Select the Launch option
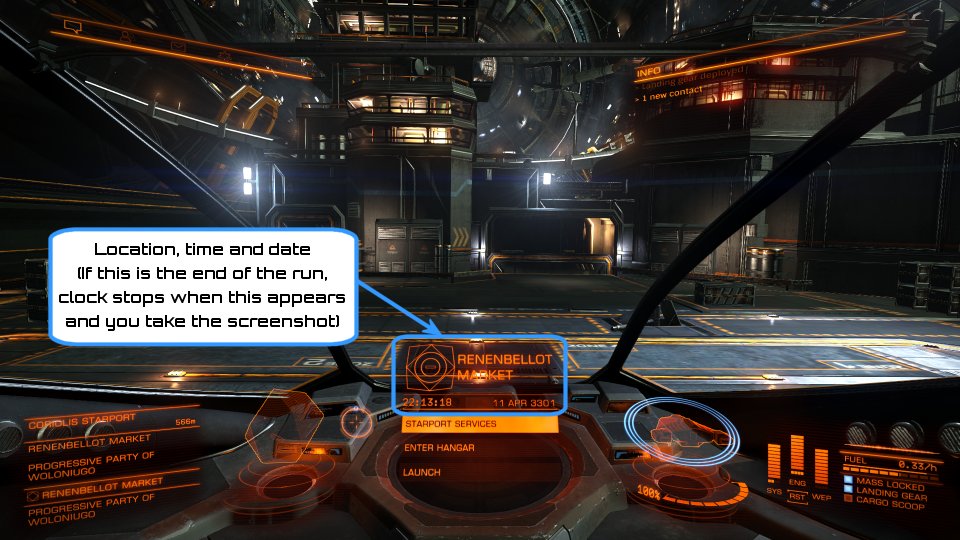960x540 pixels. click(x=479, y=472)
